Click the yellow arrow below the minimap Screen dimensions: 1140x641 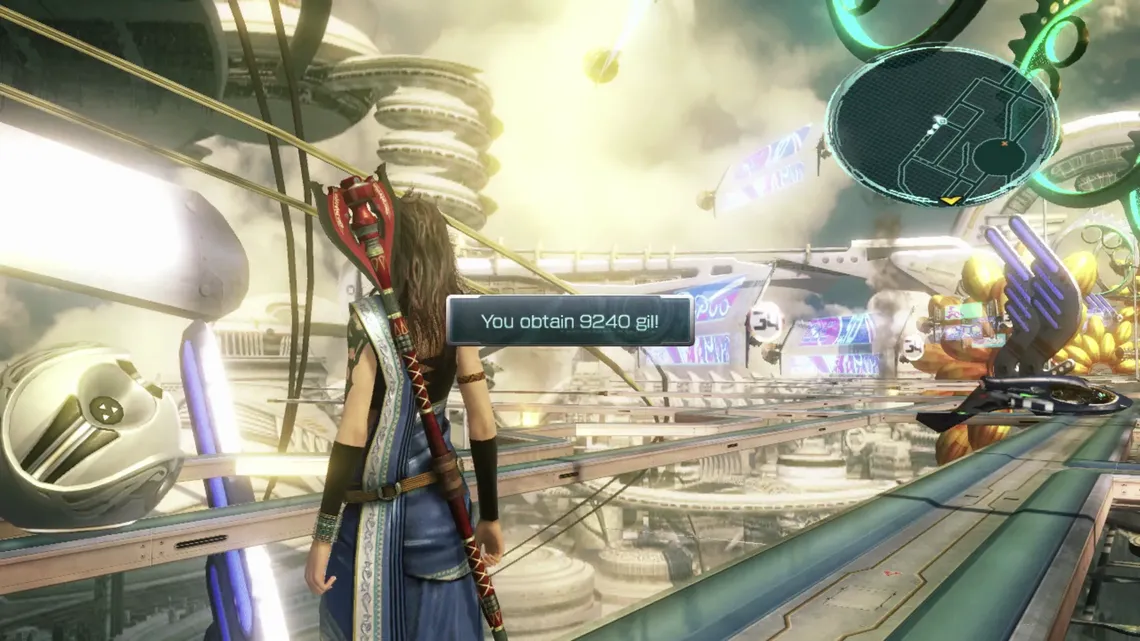[952, 201]
